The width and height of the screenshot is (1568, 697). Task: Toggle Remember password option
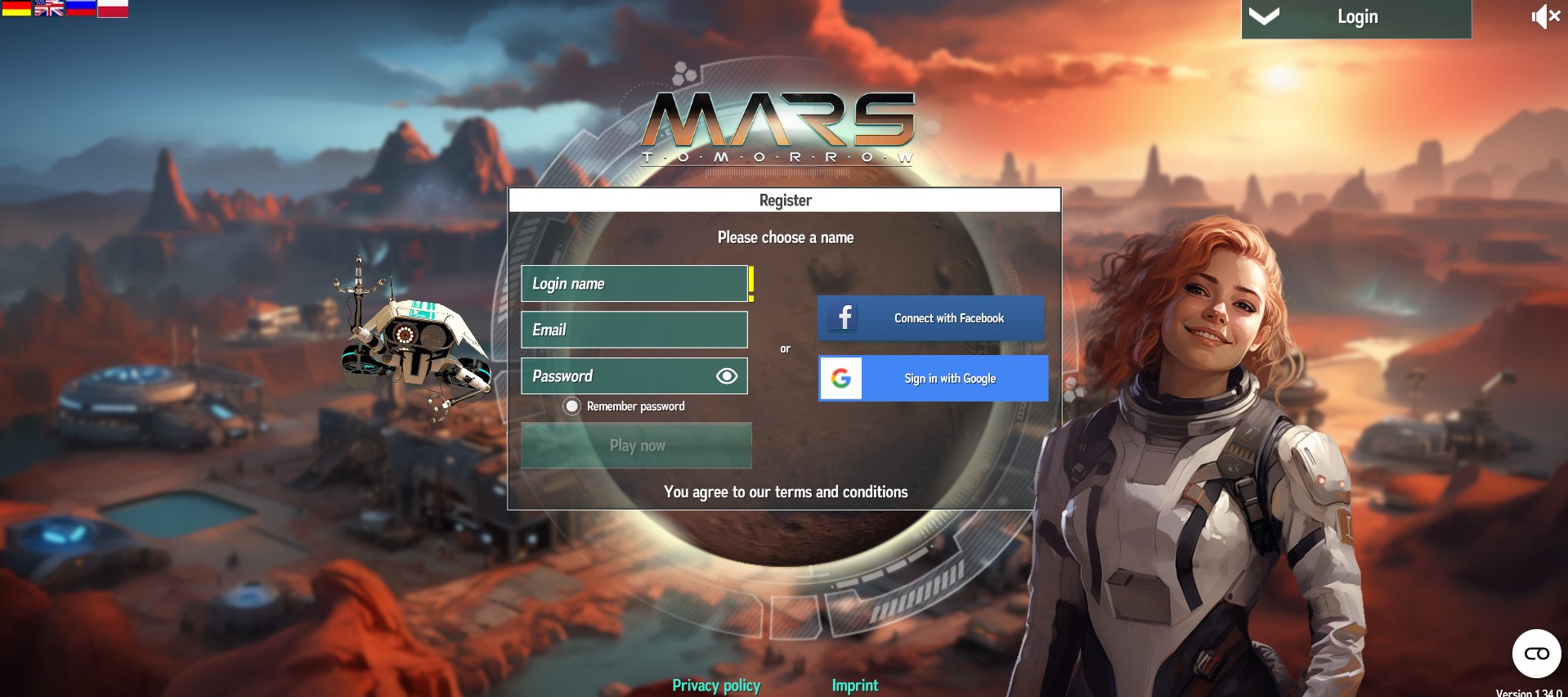click(572, 406)
